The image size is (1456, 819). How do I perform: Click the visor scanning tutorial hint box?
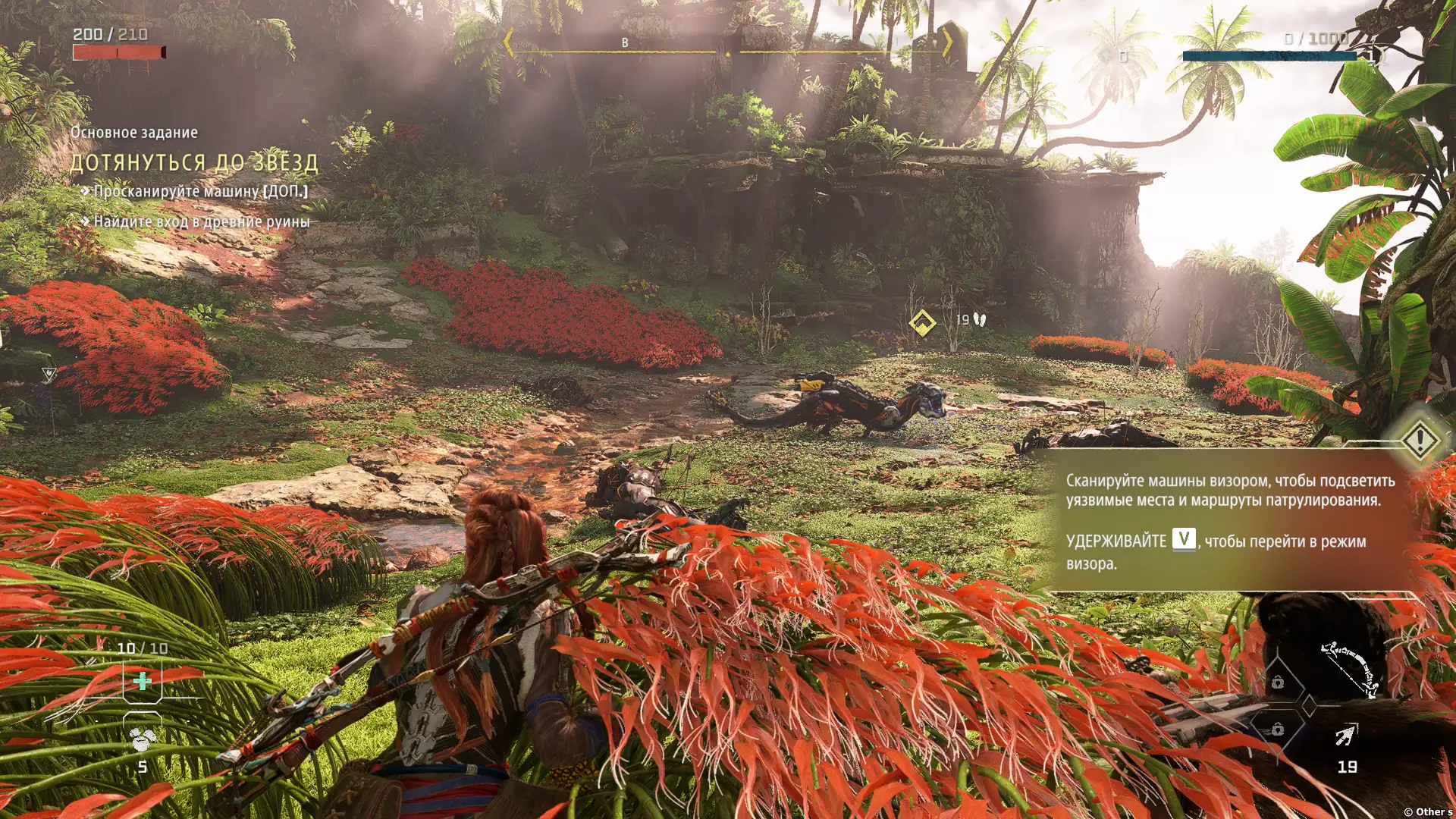tap(1228, 521)
